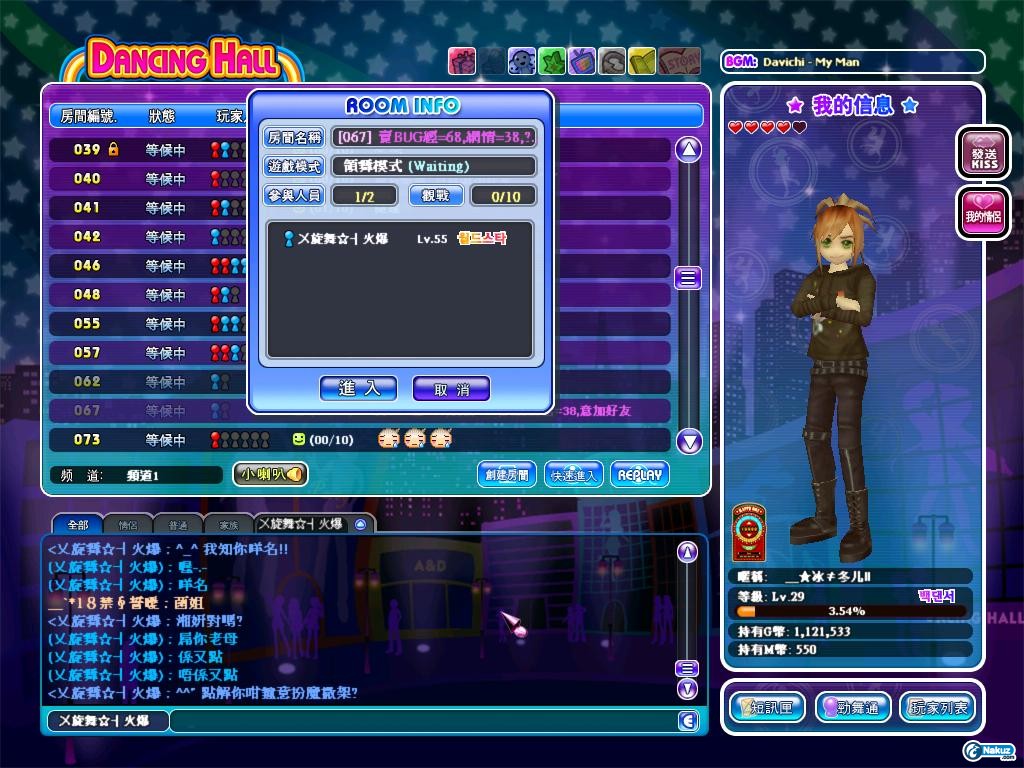This screenshot has height=768, width=1024.
Task: Click the 觀戰 spectate button
Action: pos(436,196)
